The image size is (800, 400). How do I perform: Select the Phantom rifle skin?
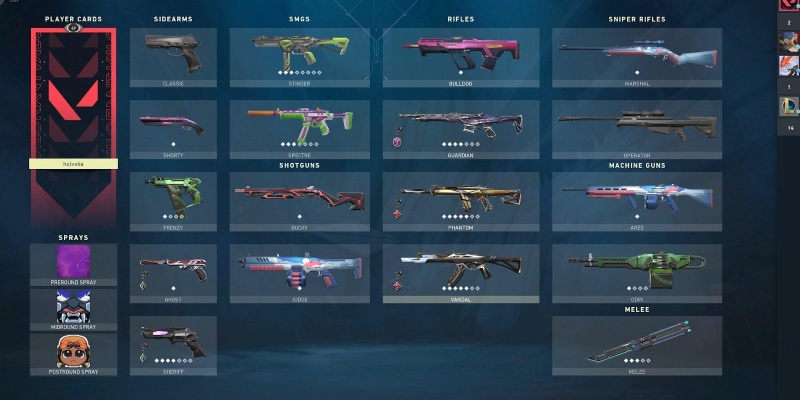[461, 201]
